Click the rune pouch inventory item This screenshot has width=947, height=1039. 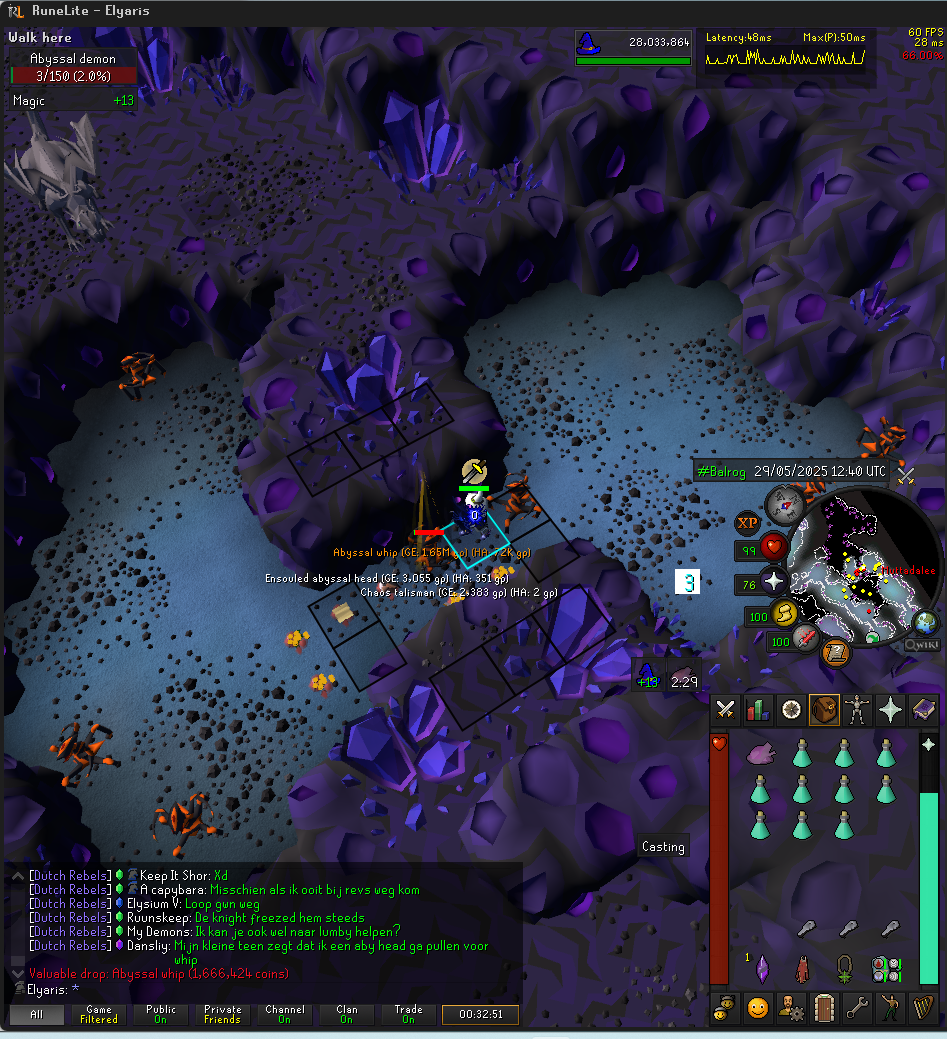(886, 968)
